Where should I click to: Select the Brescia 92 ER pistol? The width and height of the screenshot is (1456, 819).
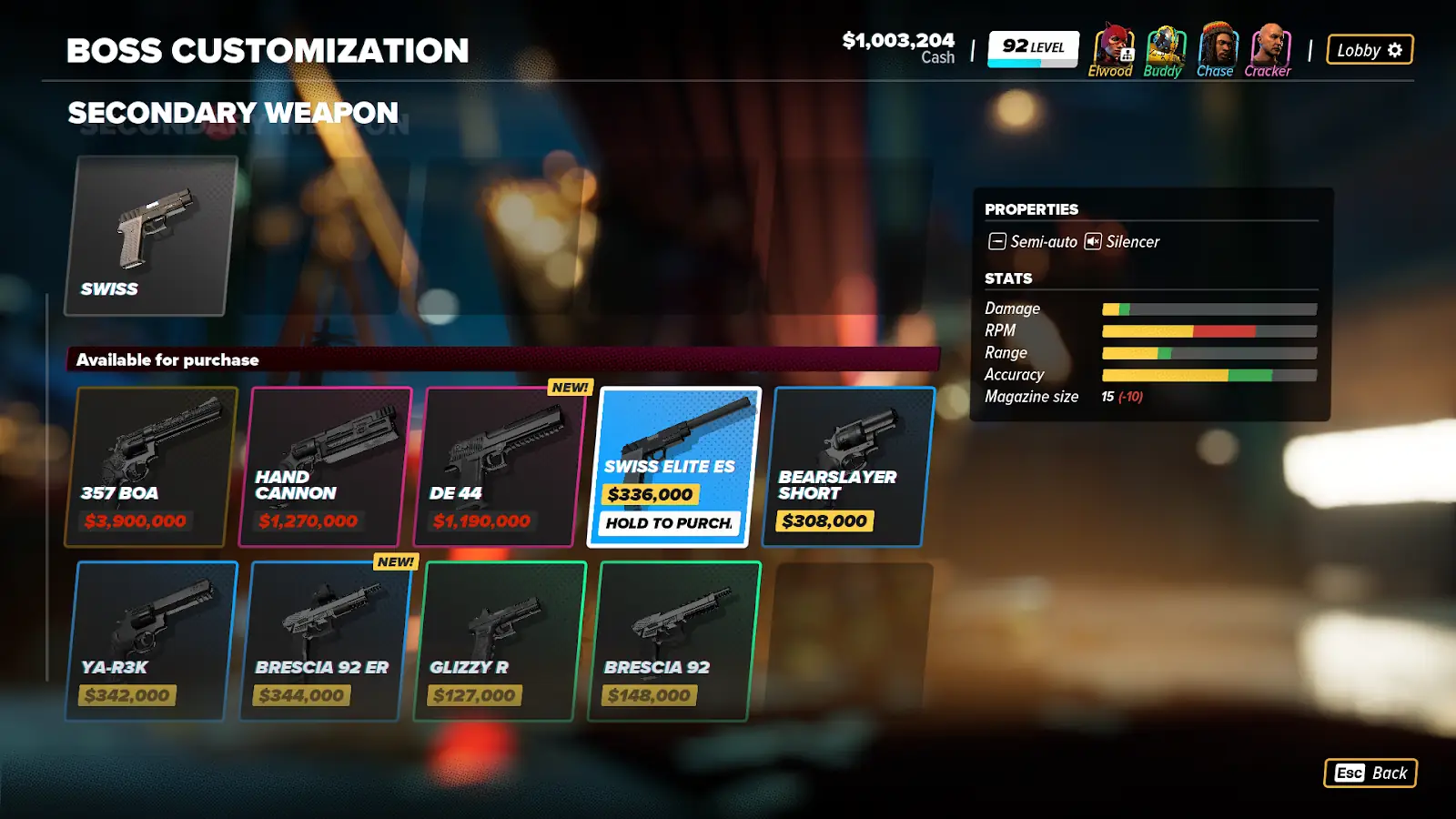coord(325,641)
